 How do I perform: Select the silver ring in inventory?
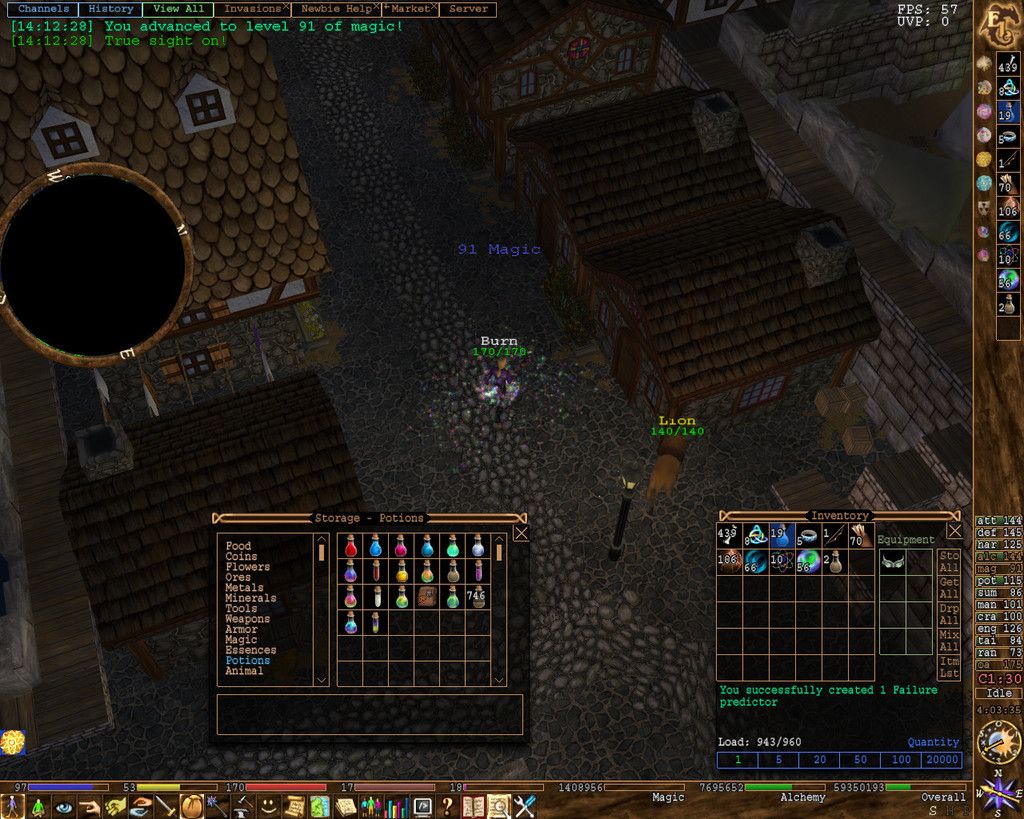(x=807, y=536)
